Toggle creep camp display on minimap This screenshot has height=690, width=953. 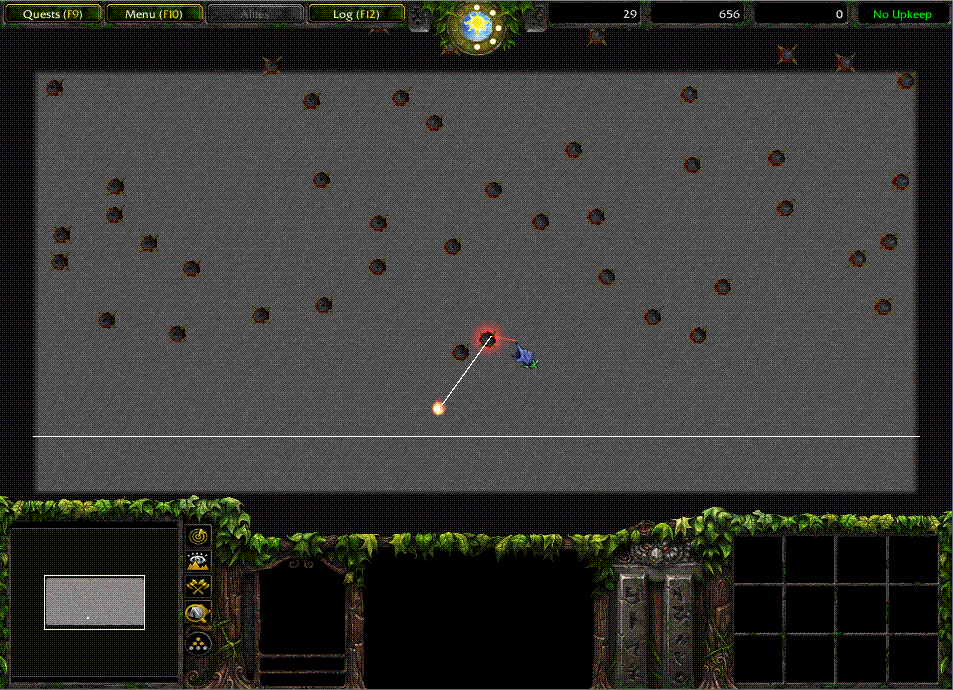click(198, 614)
